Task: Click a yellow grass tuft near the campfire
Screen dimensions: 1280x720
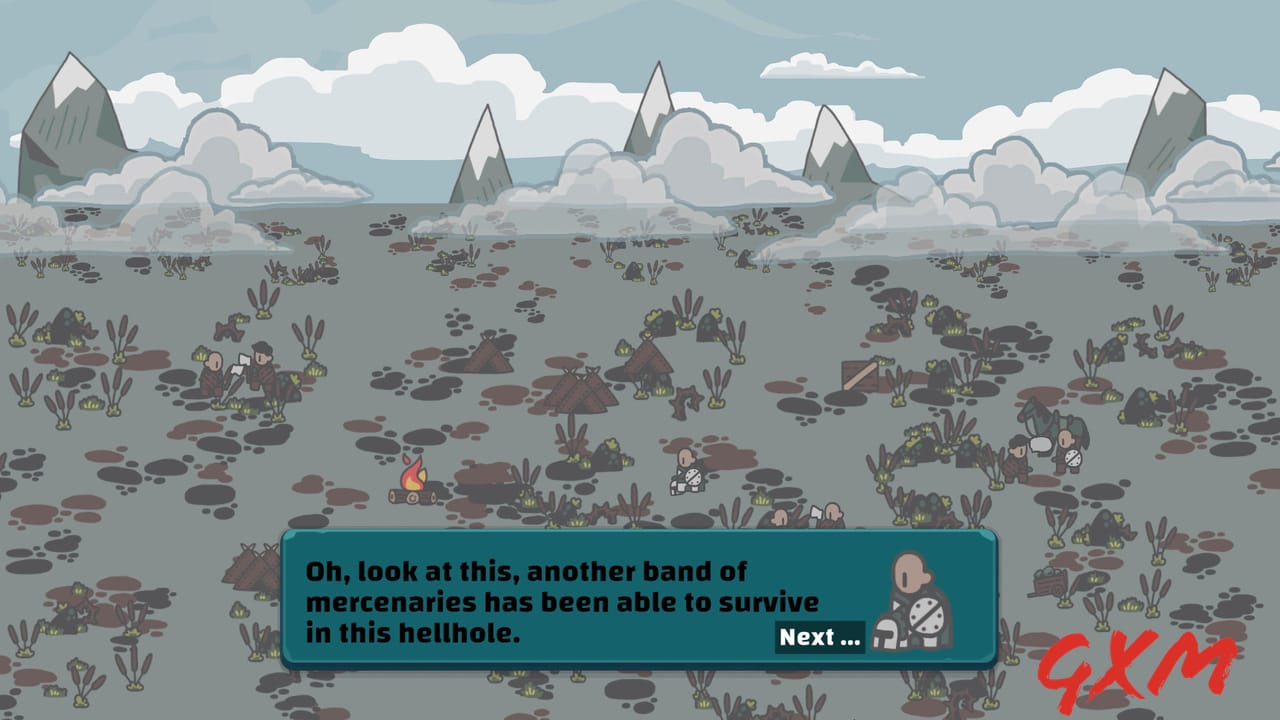Action: pos(527,500)
